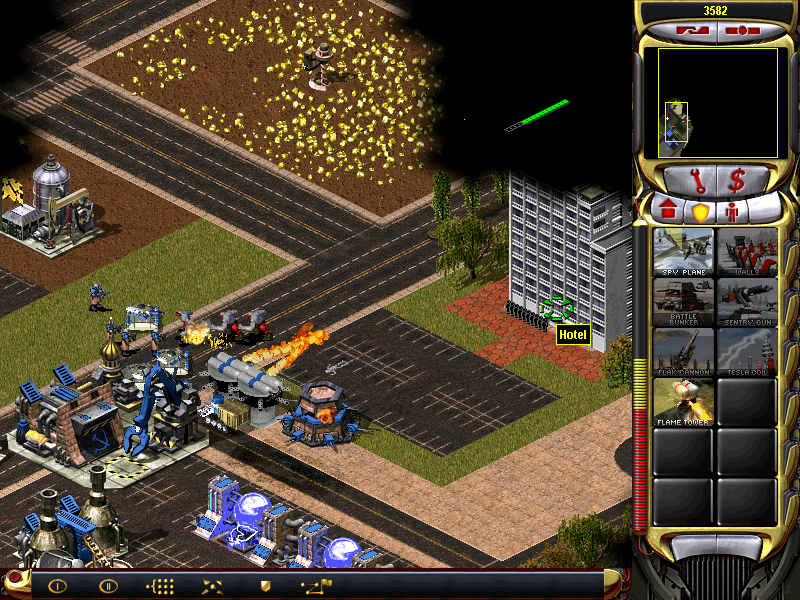Click the guard shield command icon
The height and width of the screenshot is (600, 800).
tap(265, 585)
